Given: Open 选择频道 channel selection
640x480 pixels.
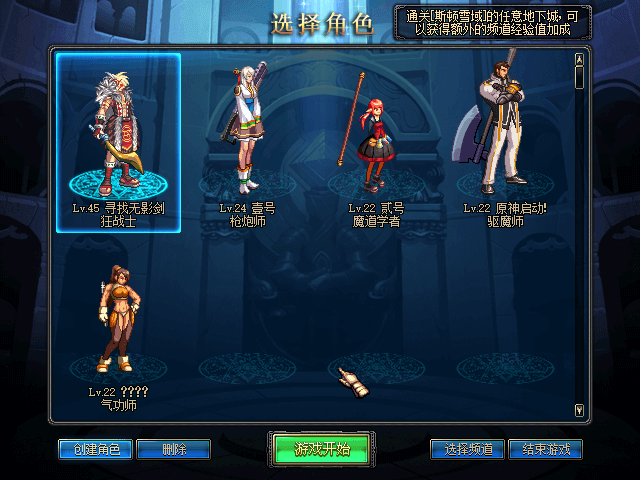Looking at the screenshot, I should 468,450.
